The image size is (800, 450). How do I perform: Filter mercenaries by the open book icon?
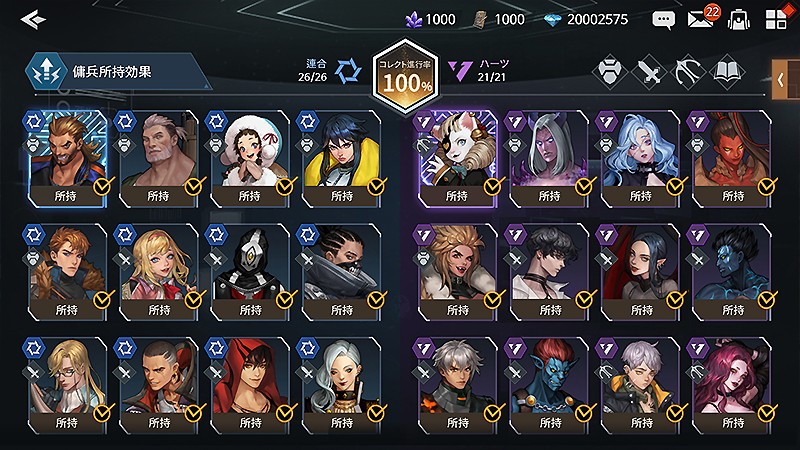point(728,72)
